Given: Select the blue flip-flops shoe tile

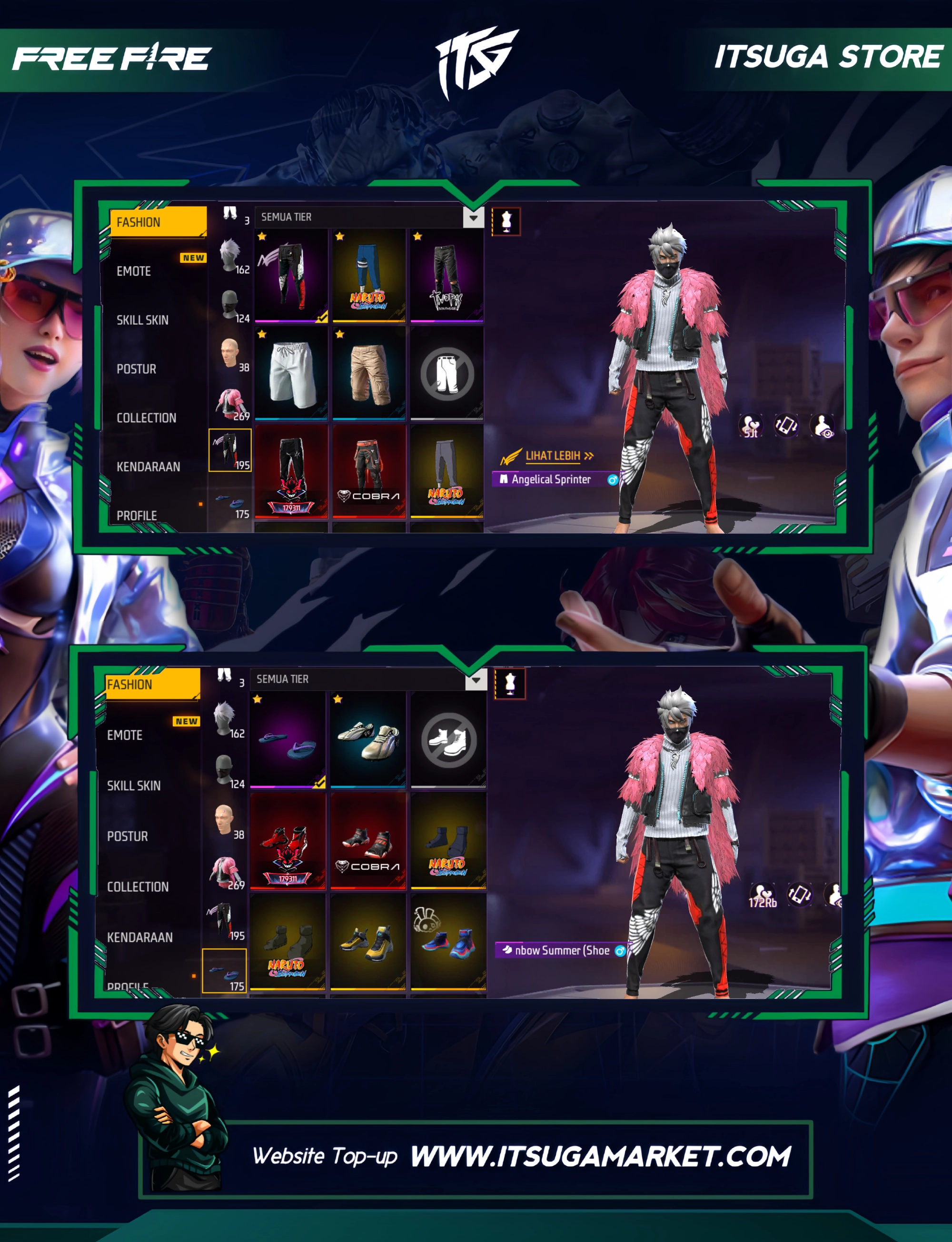Looking at the screenshot, I should click(288, 739).
